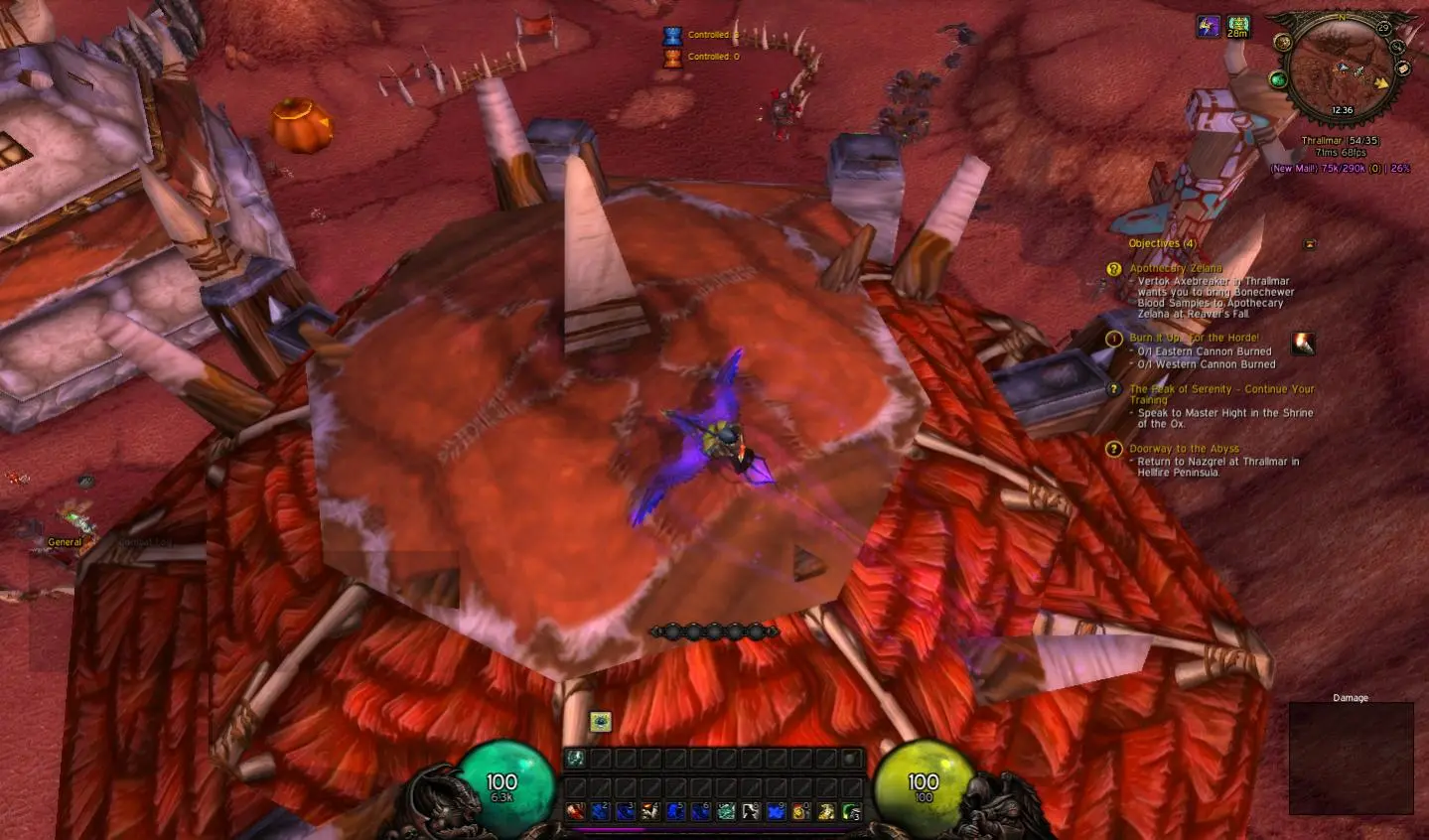Open The Peak of Serenity quest entry
1429x840 pixels.
click(x=1220, y=389)
